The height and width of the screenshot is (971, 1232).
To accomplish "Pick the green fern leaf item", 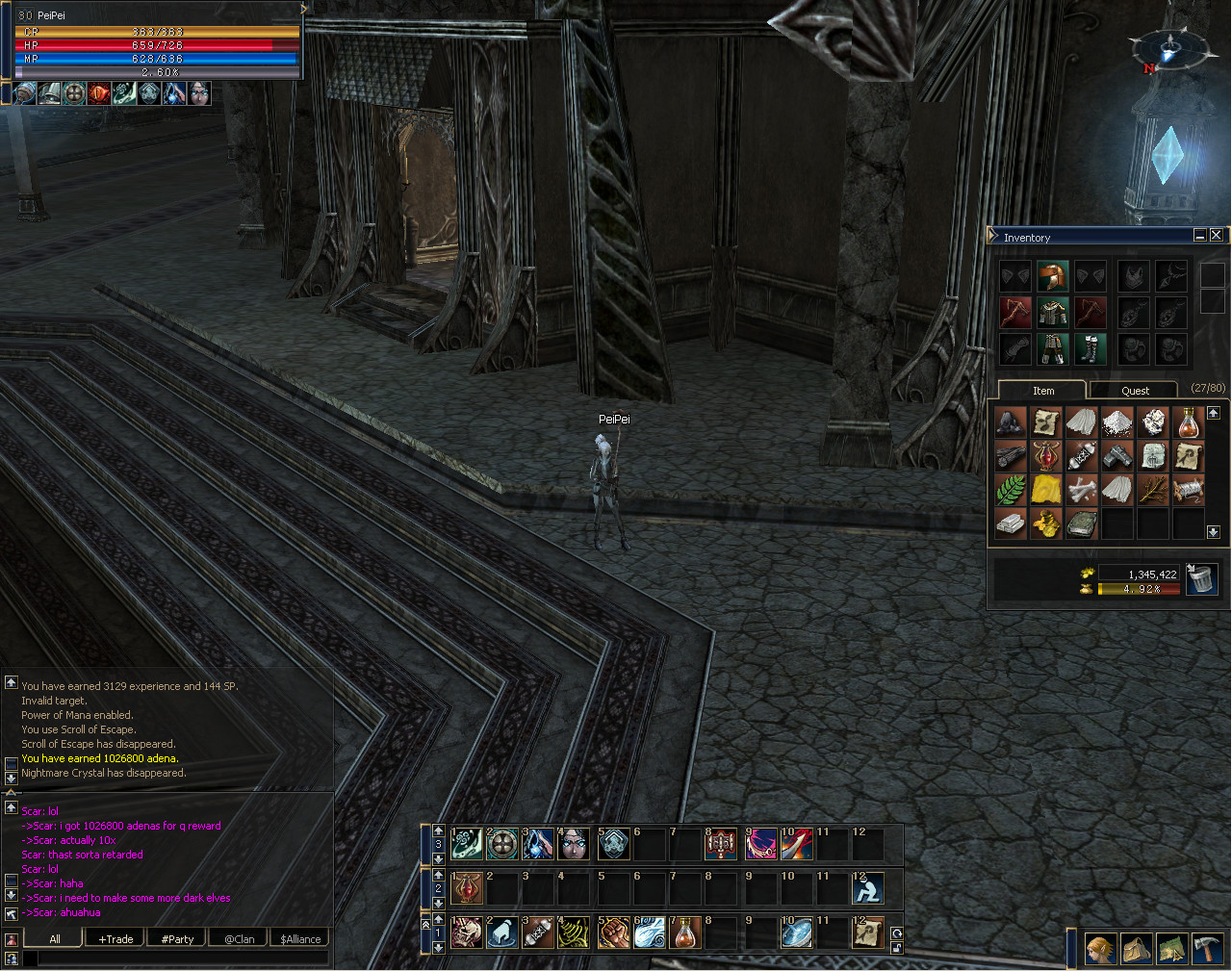I will [1010, 490].
